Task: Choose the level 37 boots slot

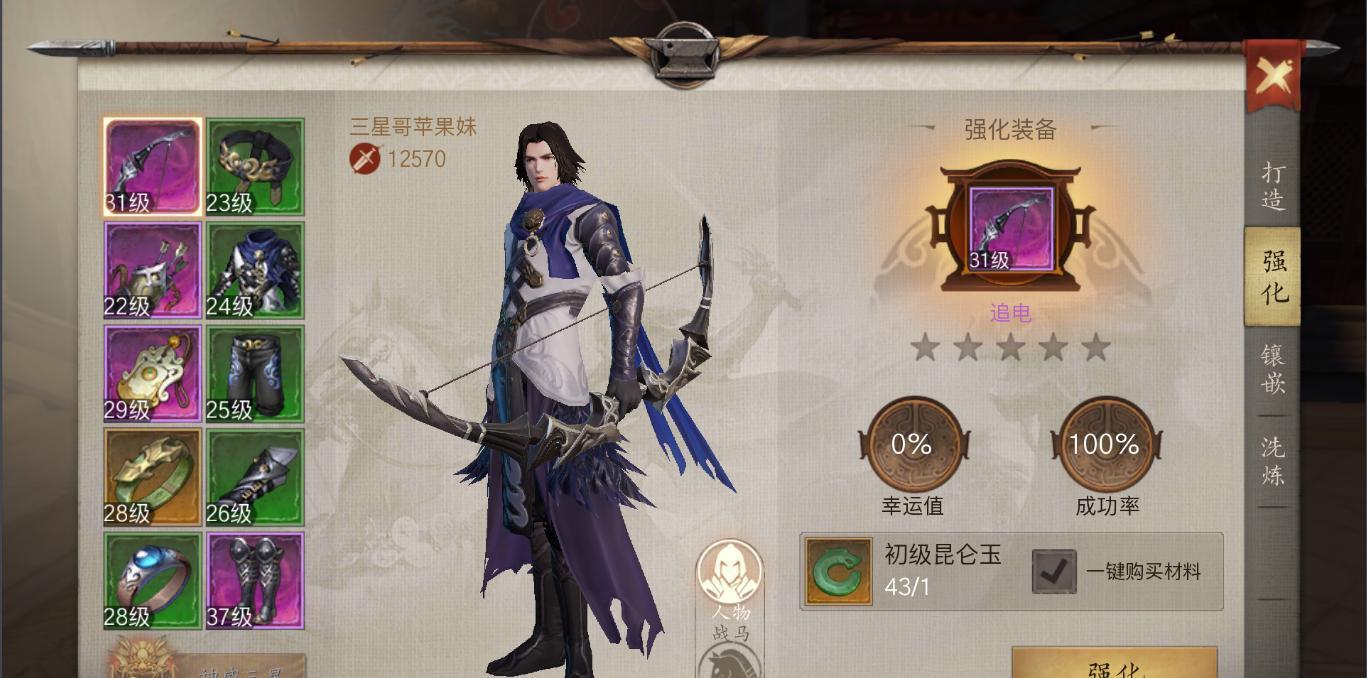Action: [x=255, y=581]
